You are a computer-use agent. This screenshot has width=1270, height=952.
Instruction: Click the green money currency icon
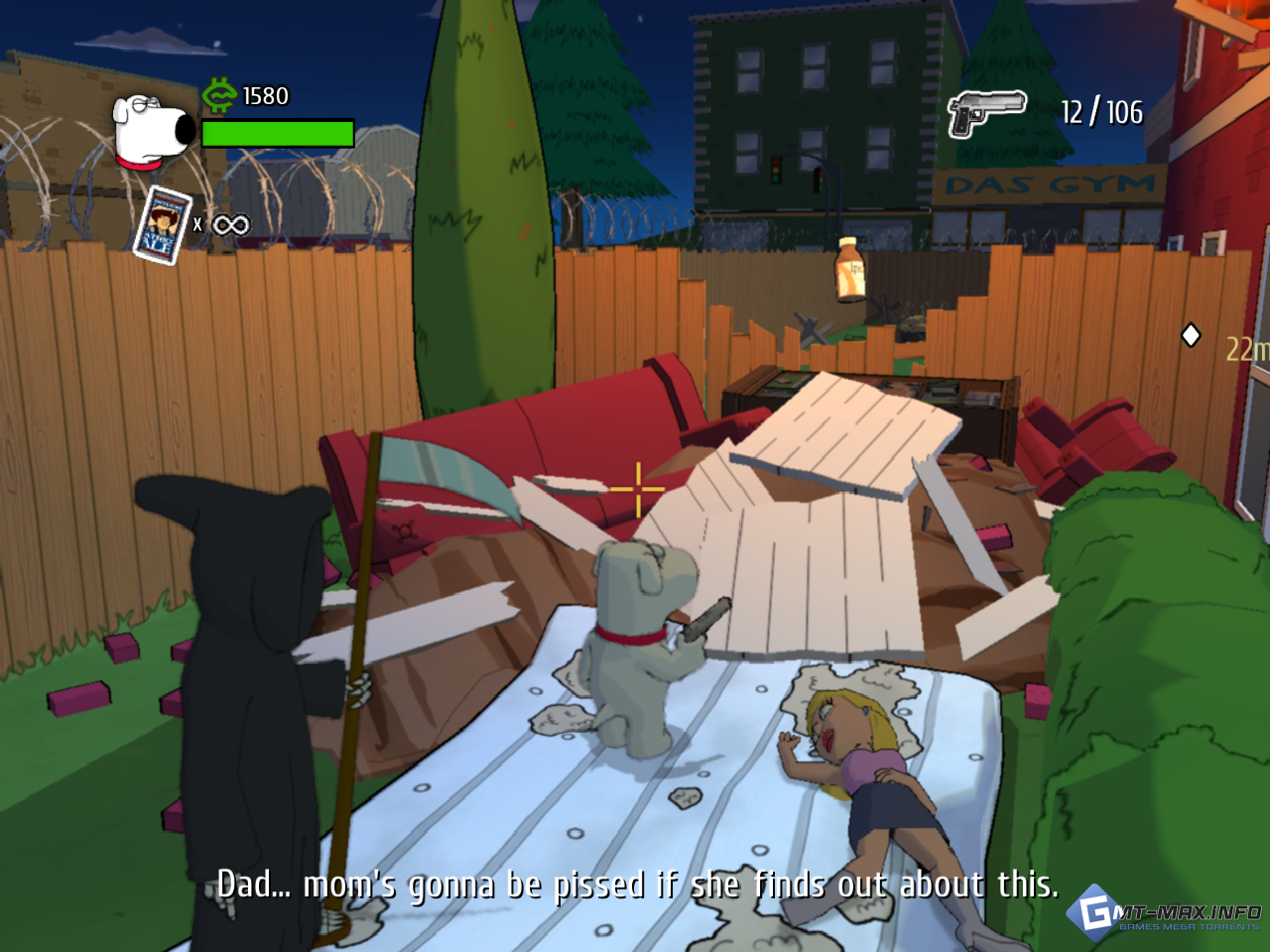219,95
